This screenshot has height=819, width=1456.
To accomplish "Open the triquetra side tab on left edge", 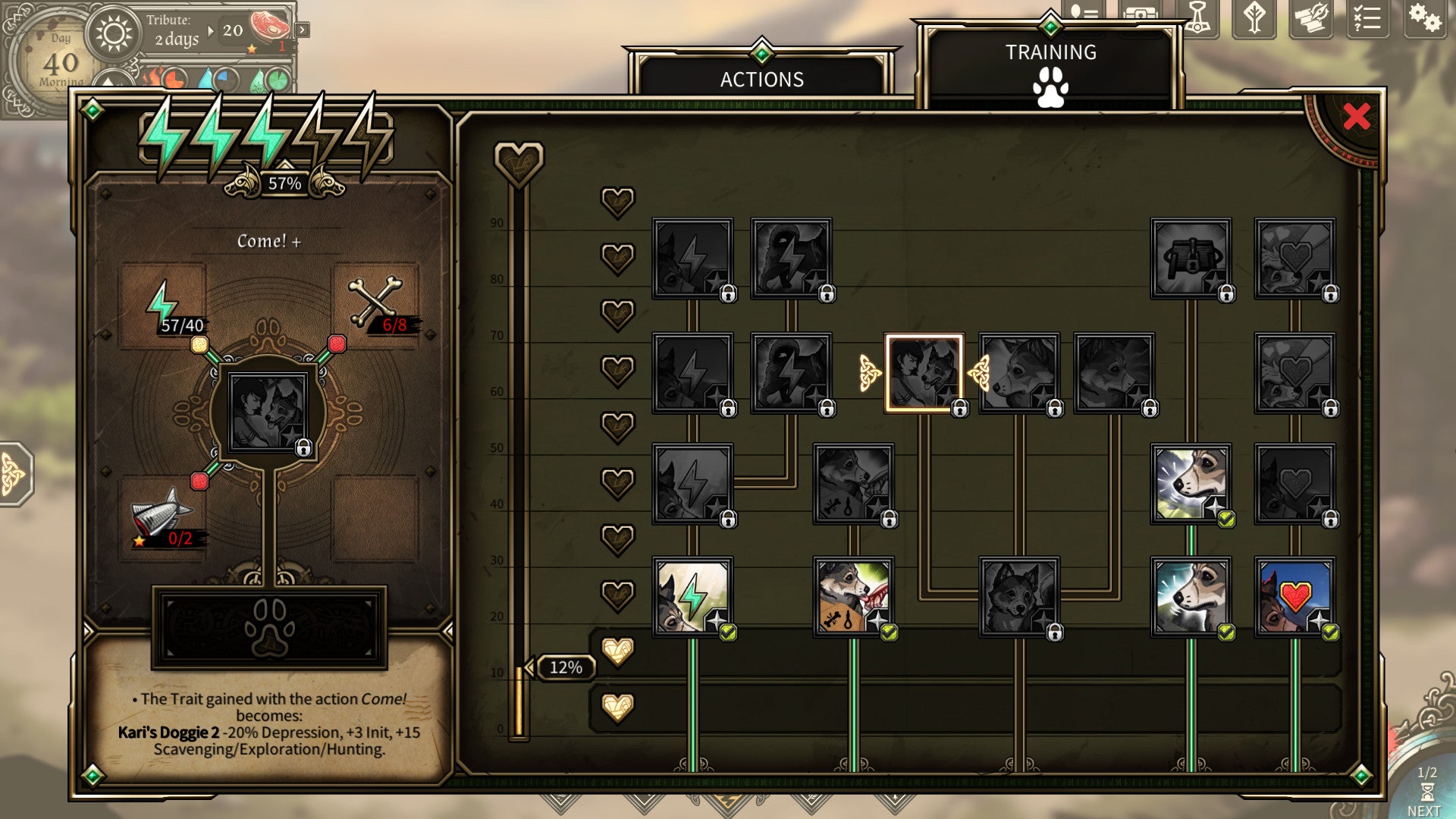I will coord(14,474).
